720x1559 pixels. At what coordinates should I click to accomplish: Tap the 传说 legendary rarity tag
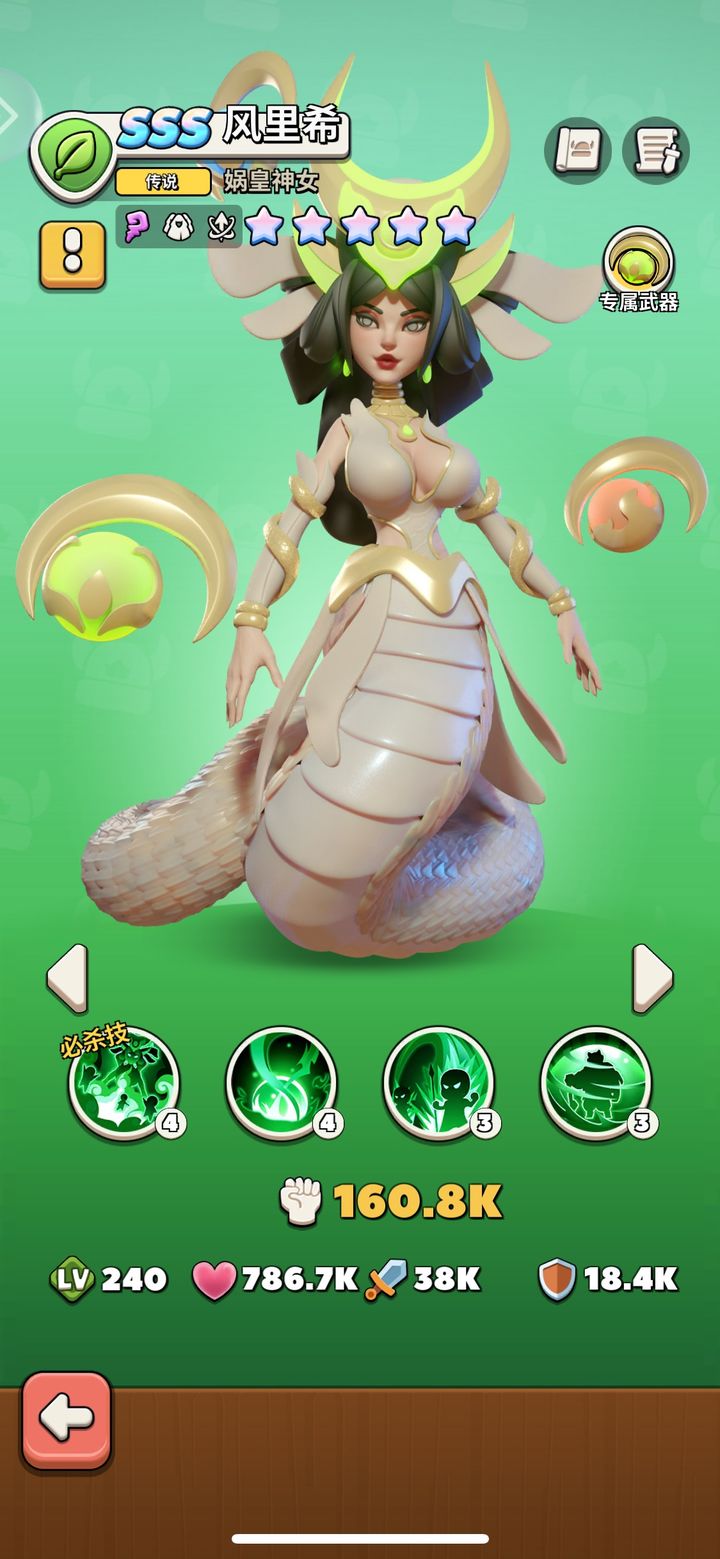pos(162,181)
